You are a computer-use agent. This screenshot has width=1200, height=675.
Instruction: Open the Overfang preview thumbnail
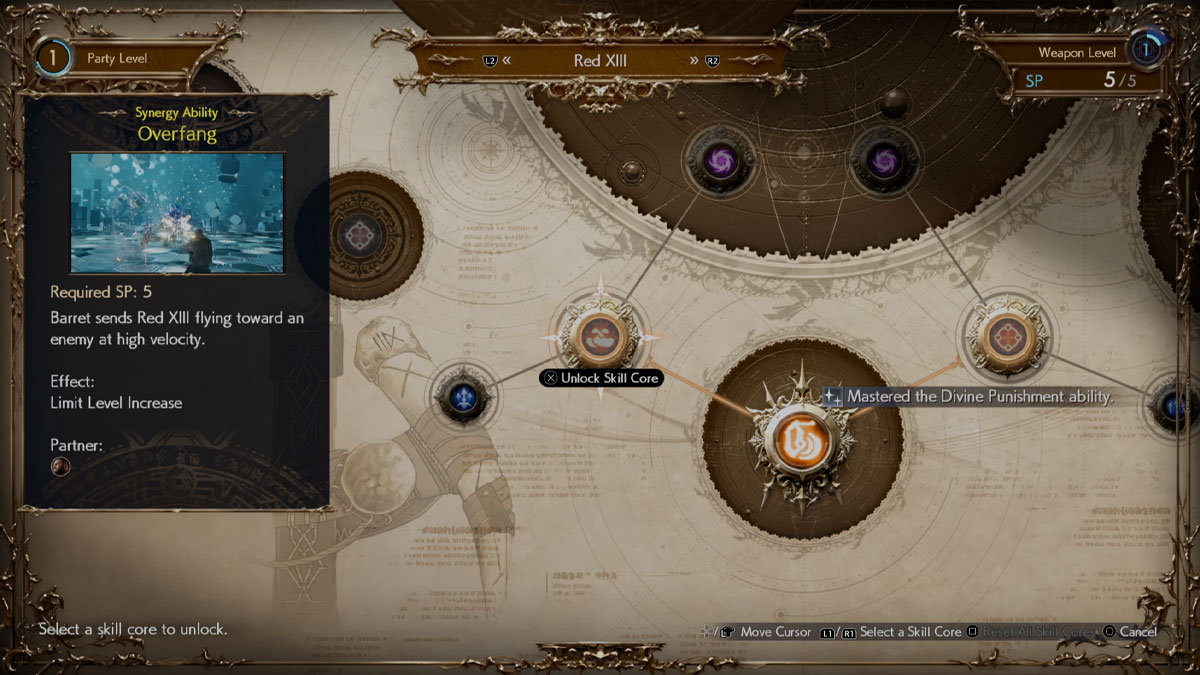(x=177, y=212)
